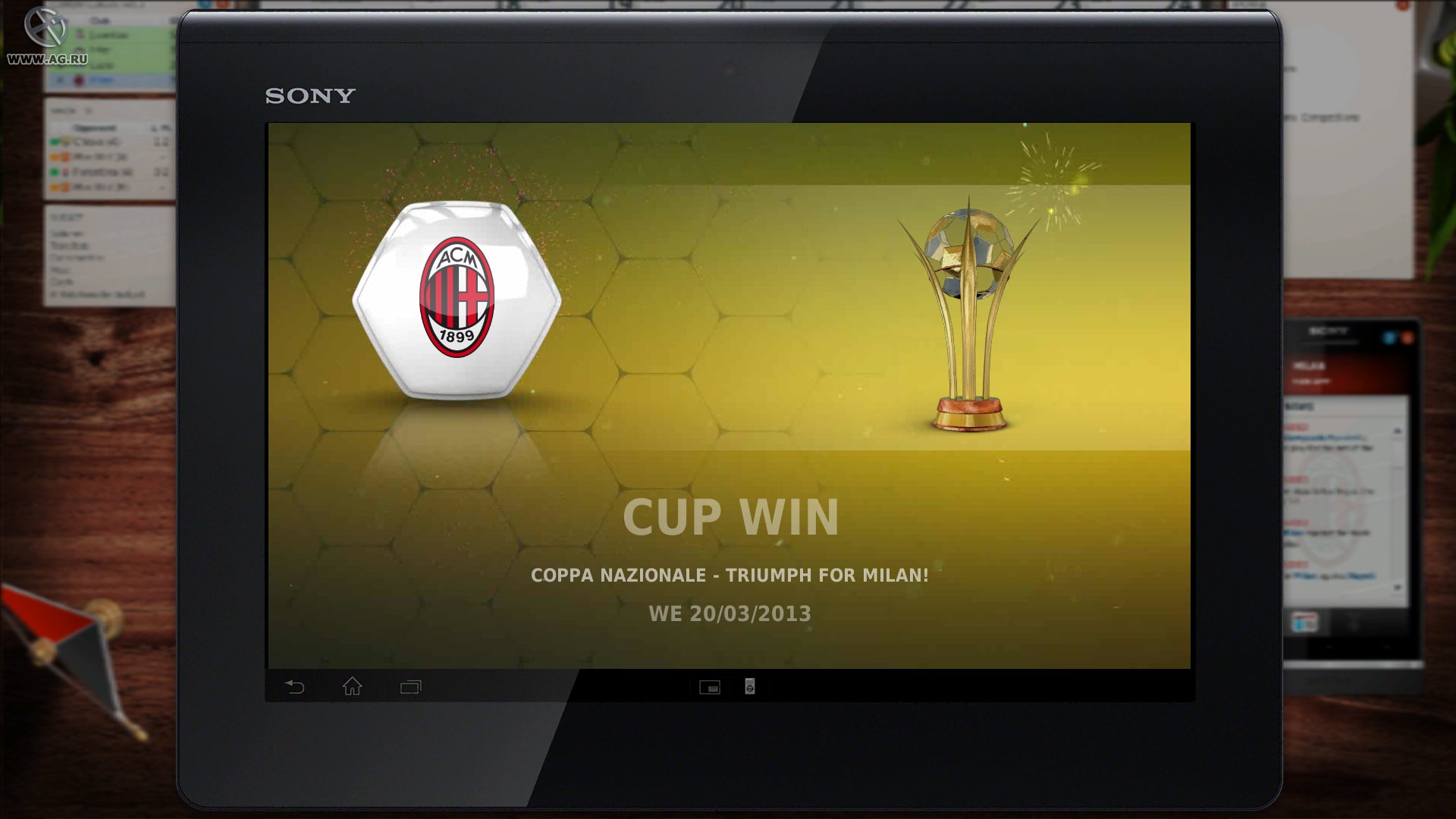This screenshot has height=819, width=1456.
Task: Switch to the Opponent column header
Action: pyautogui.click(x=93, y=127)
